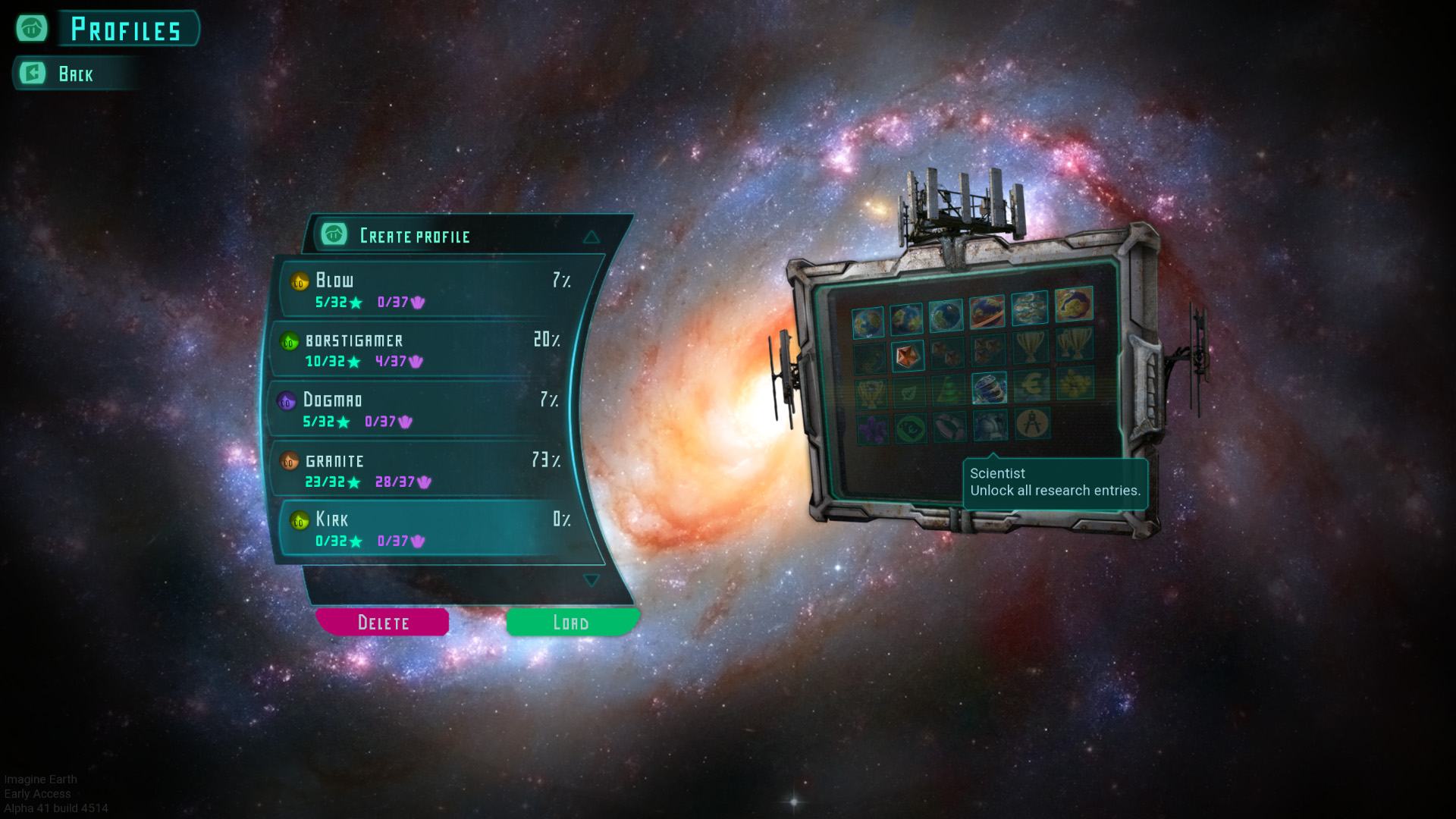Choose the borstigamer profile row
1456x819 pixels.
(x=425, y=350)
